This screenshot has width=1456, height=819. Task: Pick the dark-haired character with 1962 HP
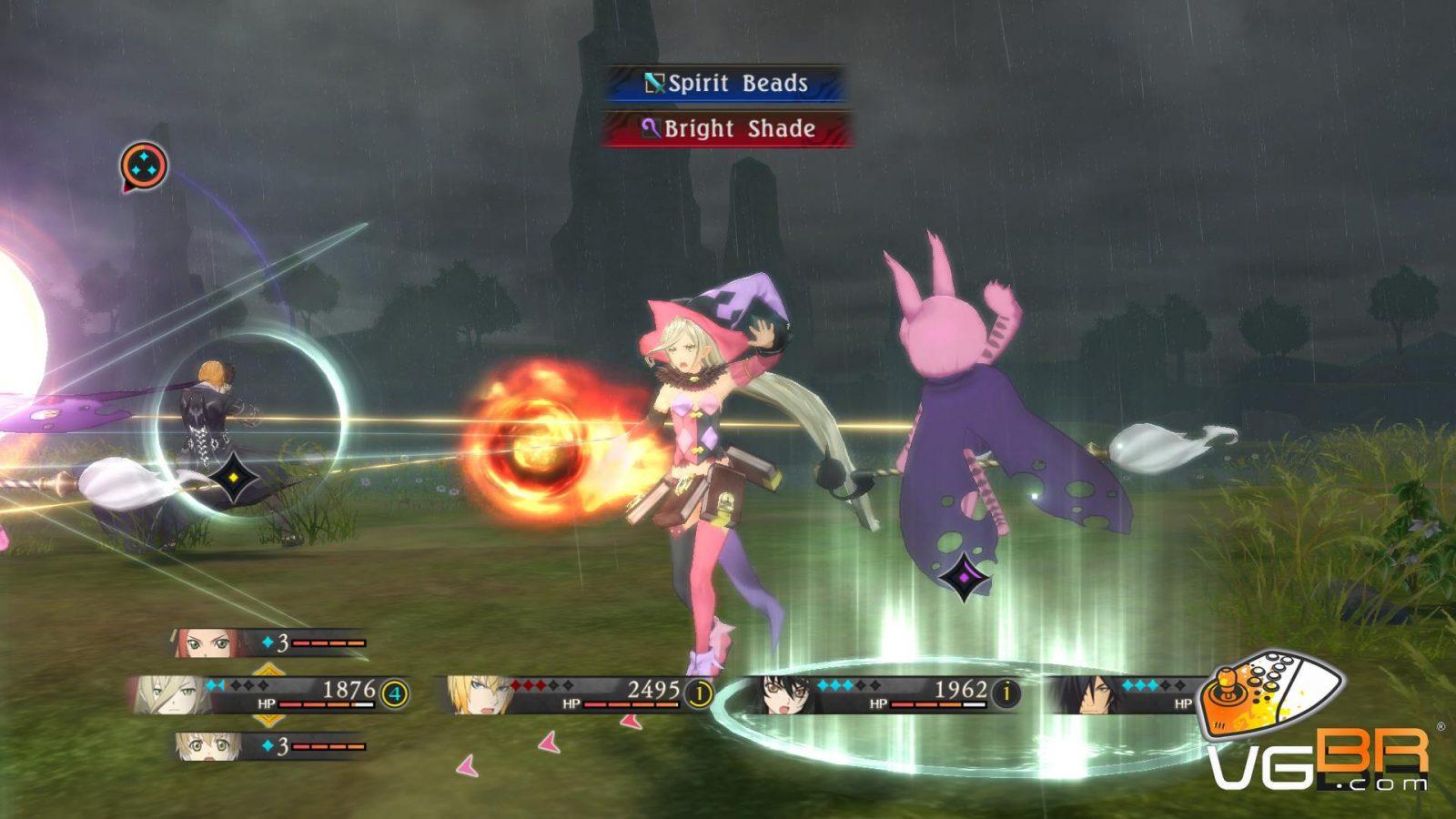(786, 695)
